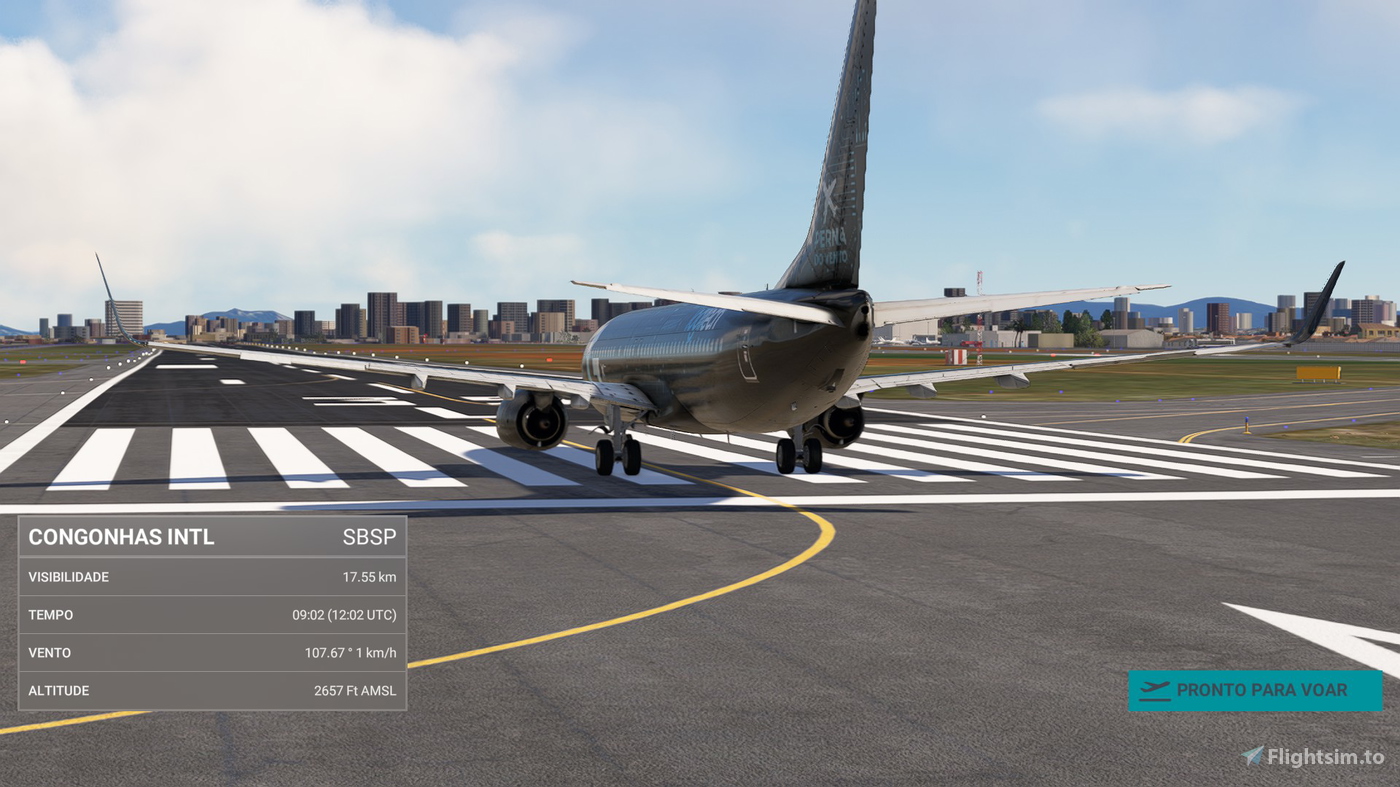Click the 2657 Ft AMSL altitude value
Image resolution: width=1400 pixels, height=787 pixels.
pyautogui.click(x=354, y=690)
